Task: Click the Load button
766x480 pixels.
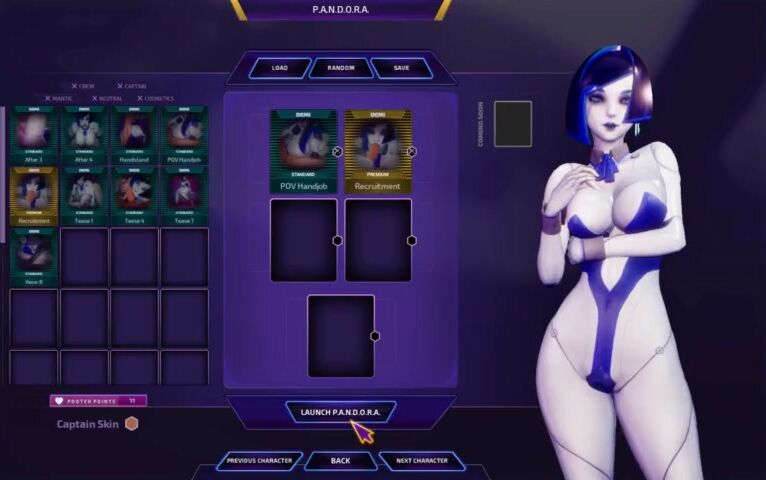Action: 280,68
